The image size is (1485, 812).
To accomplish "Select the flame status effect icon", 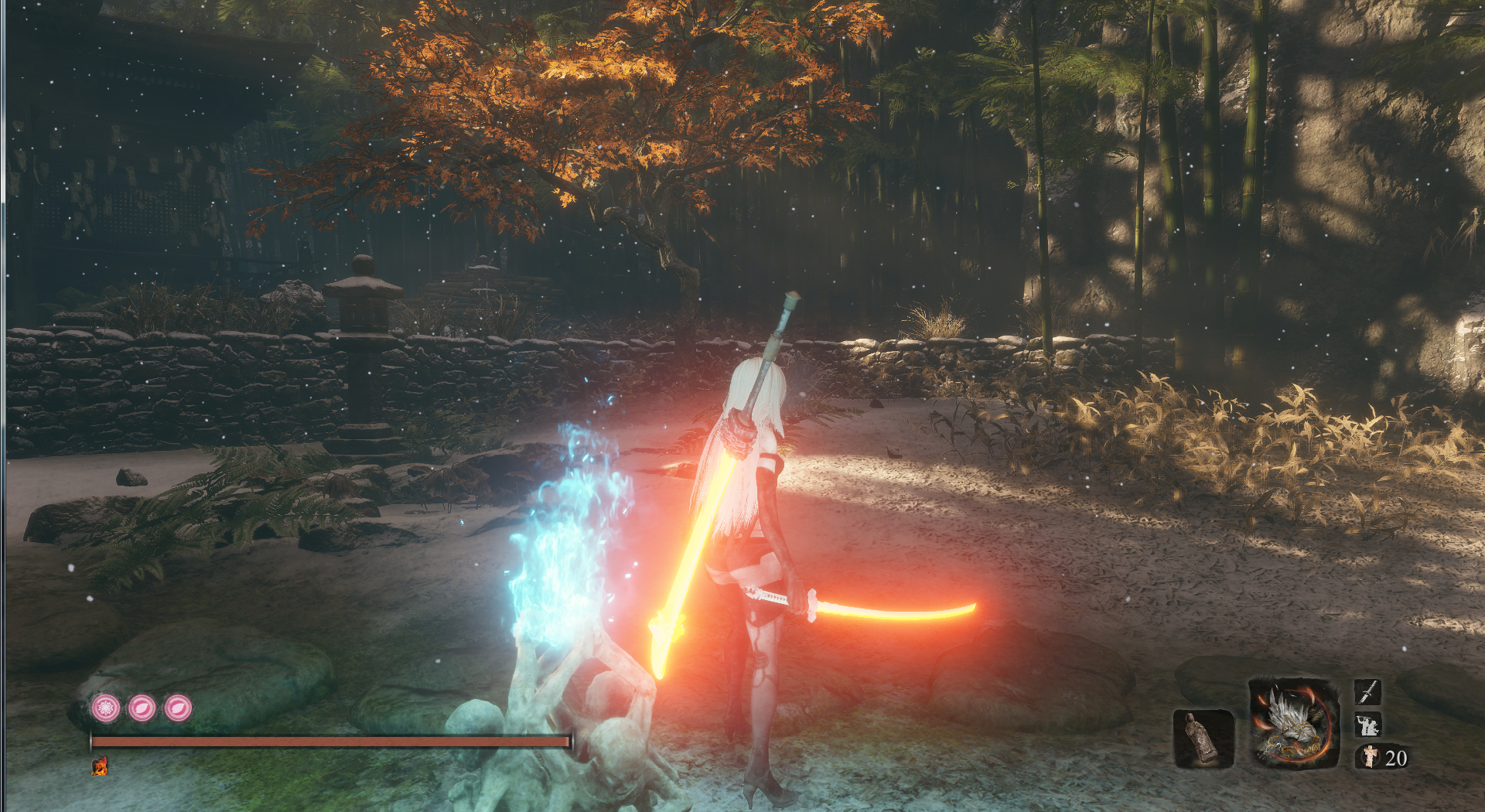I will tap(100, 766).
